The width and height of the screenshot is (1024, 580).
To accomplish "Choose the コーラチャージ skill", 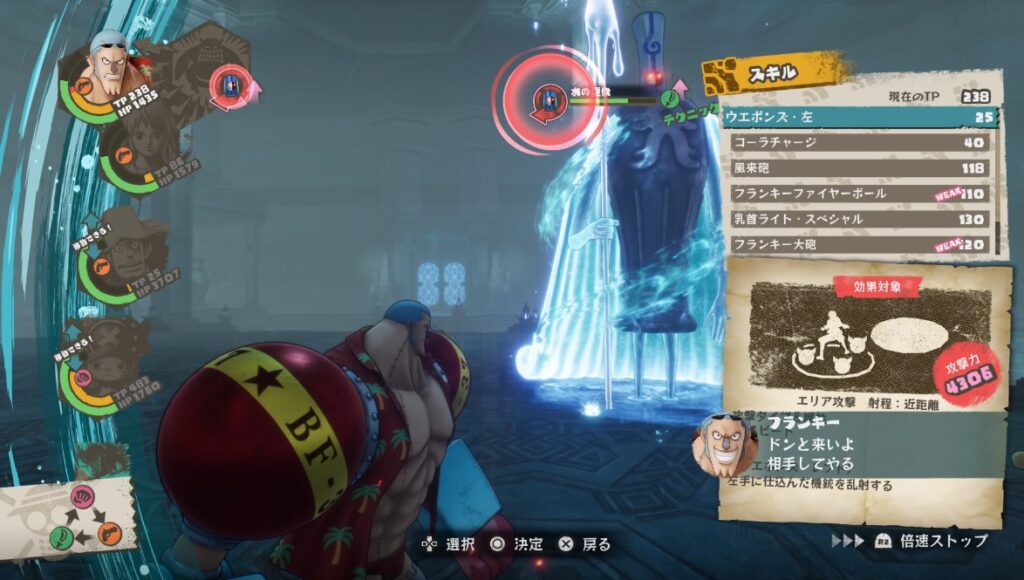I will point(856,143).
